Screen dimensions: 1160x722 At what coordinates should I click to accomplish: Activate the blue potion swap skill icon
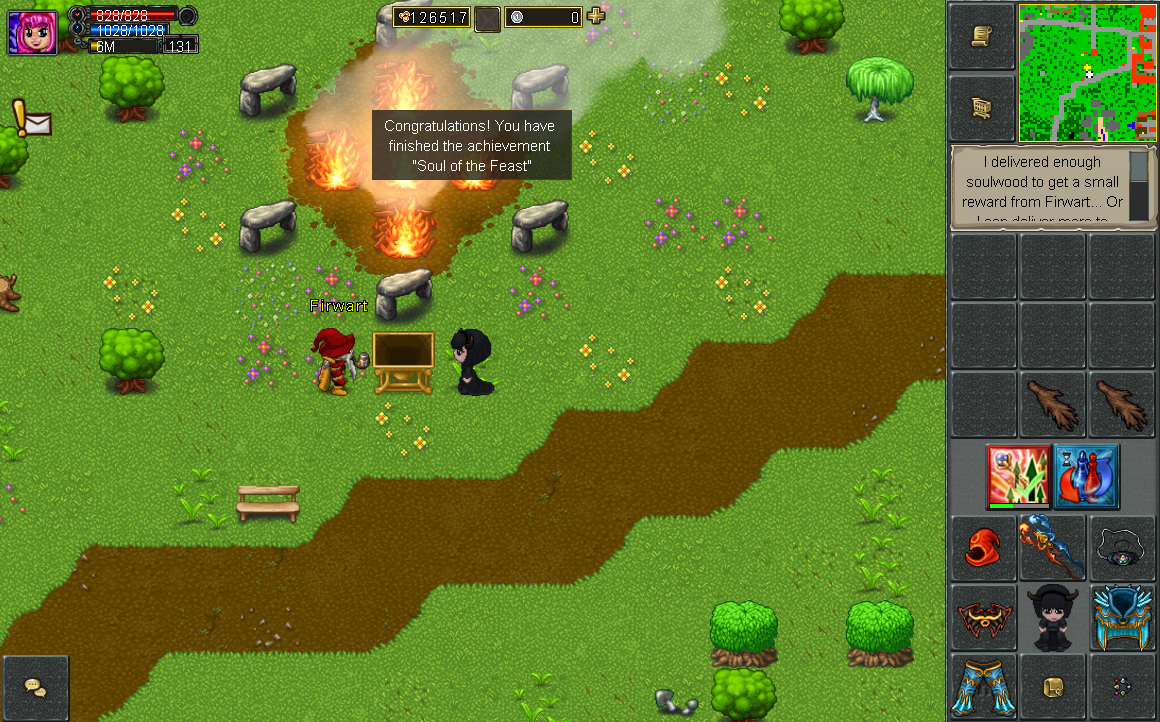pyautogui.click(x=1086, y=477)
